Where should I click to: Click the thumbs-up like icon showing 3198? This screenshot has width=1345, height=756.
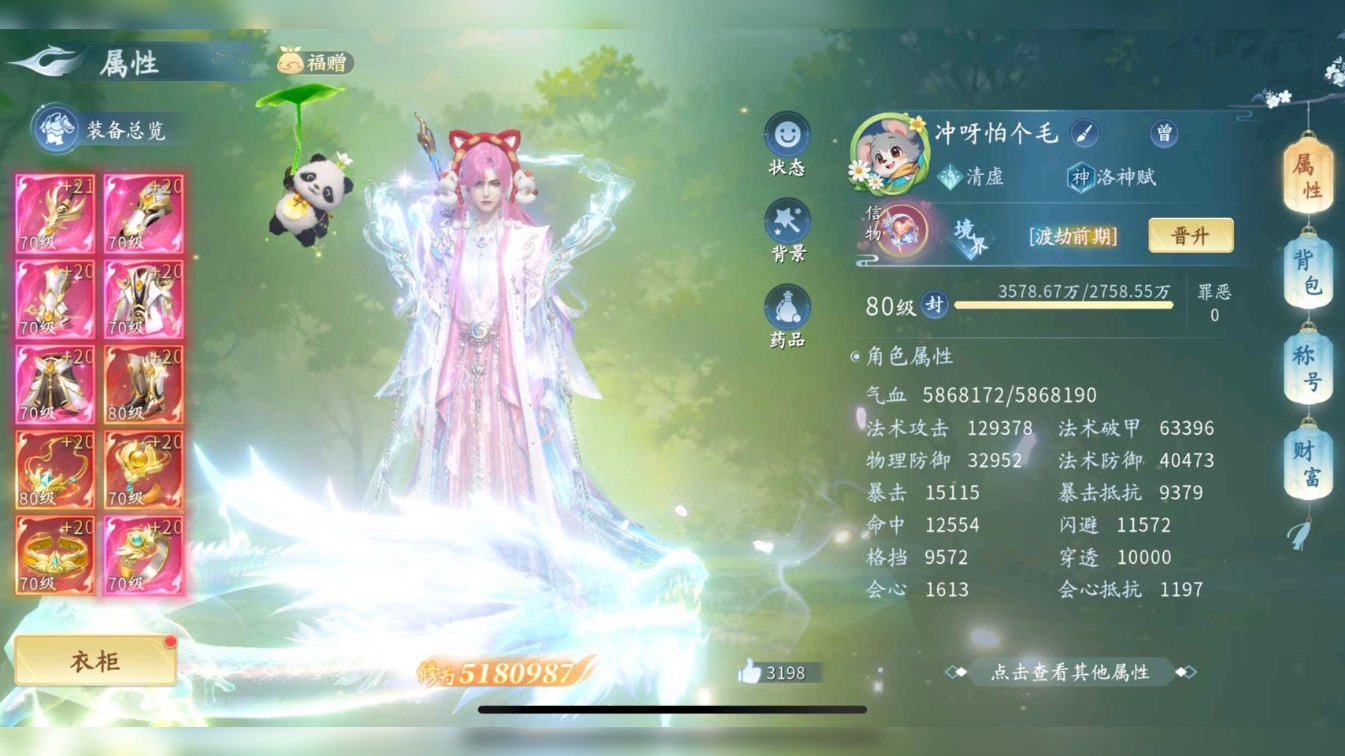click(756, 673)
